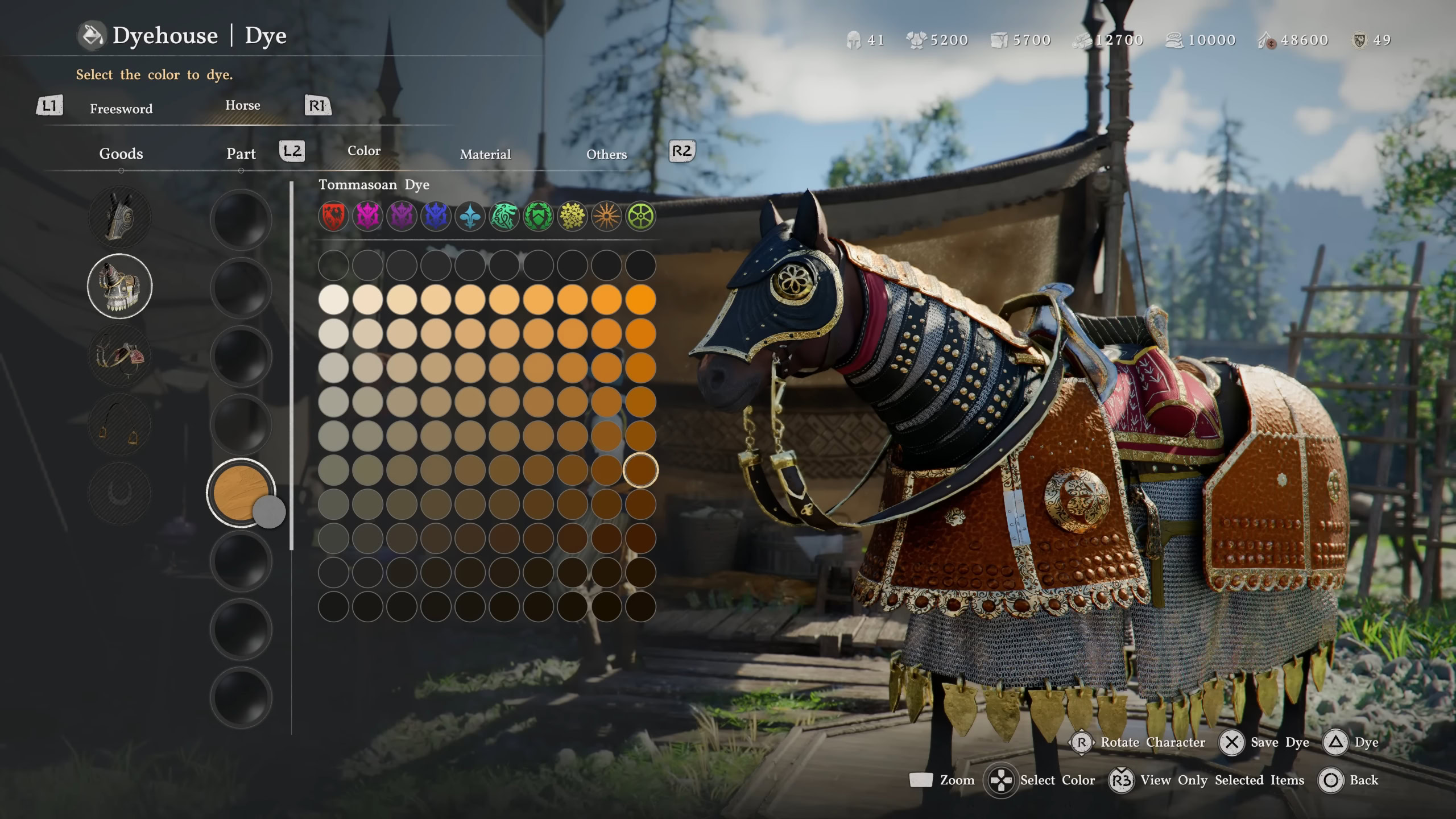1456x819 pixels.
Task: Pick the palest cream color swatch
Action: tap(333, 300)
